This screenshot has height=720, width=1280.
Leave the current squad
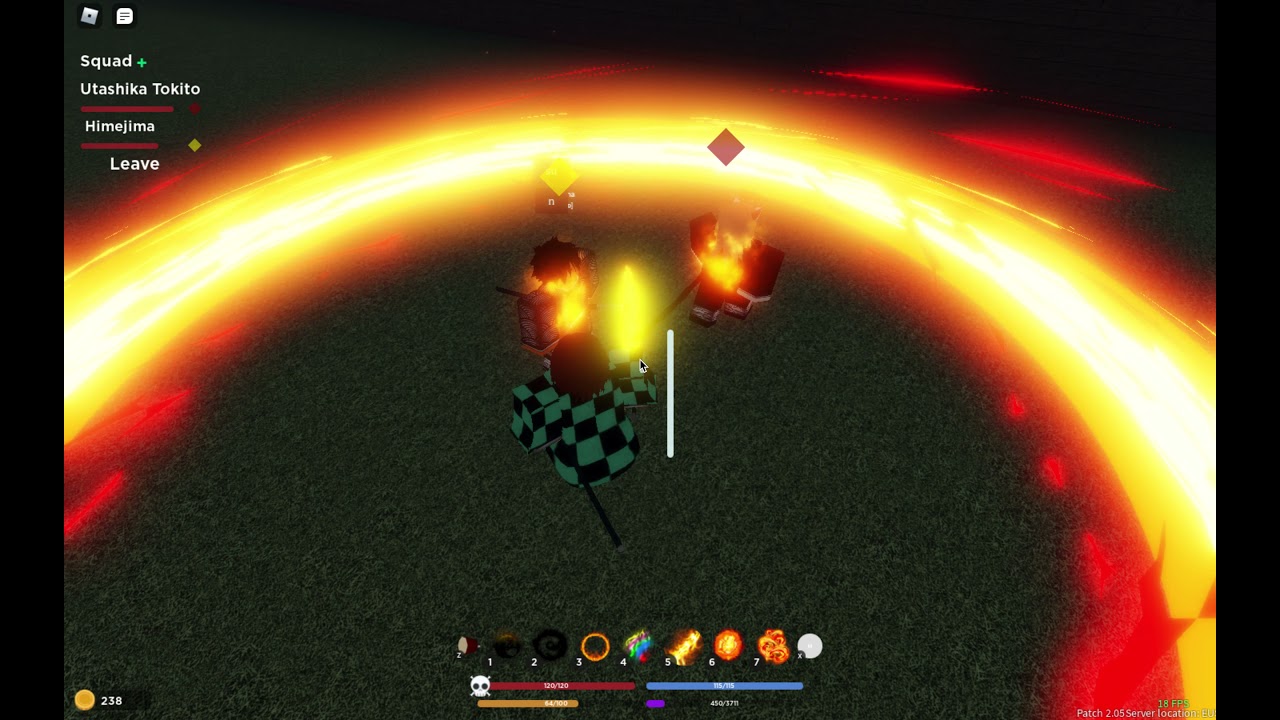point(134,164)
